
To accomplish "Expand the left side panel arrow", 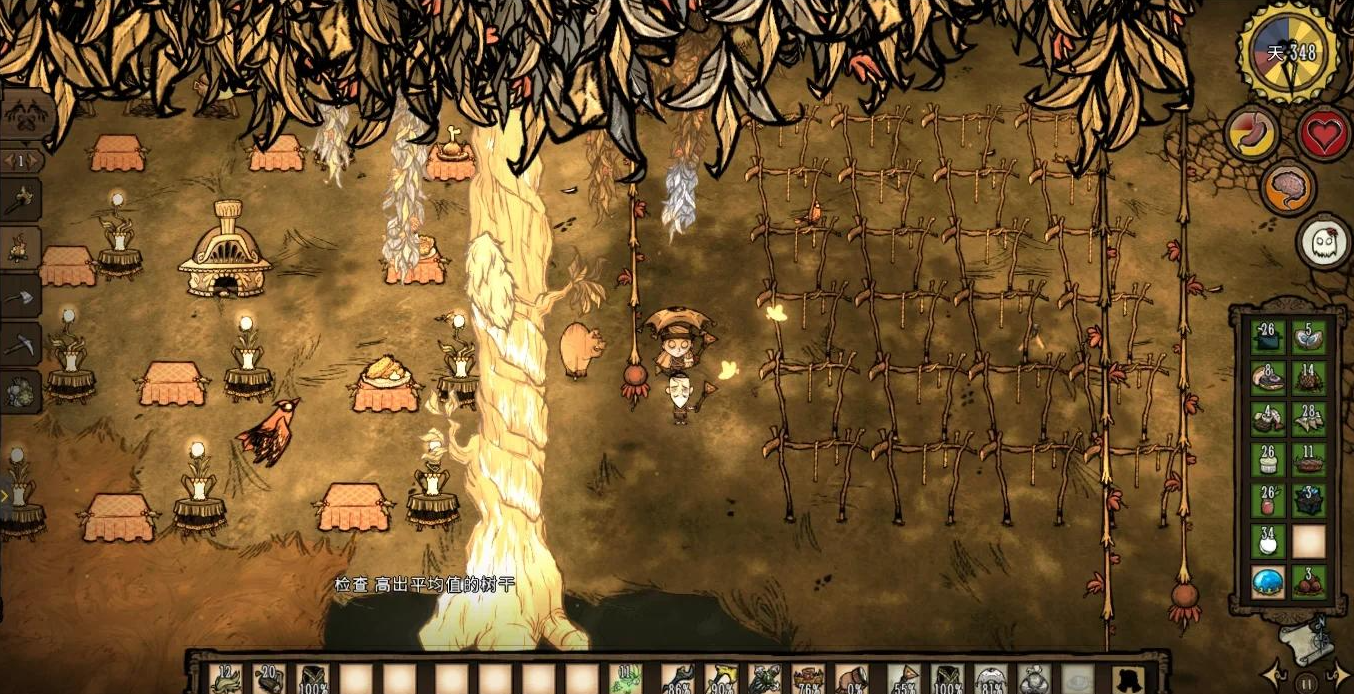I will [5, 493].
